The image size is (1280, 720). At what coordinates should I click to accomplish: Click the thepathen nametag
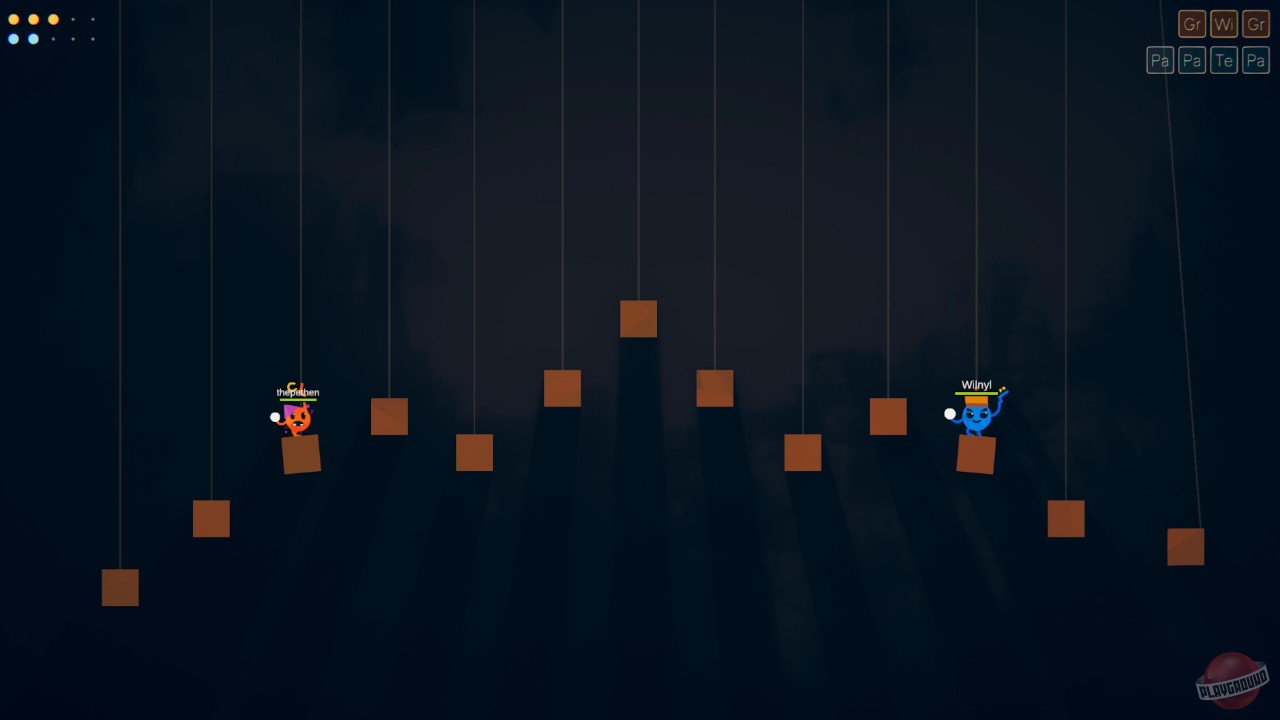tap(296, 393)
